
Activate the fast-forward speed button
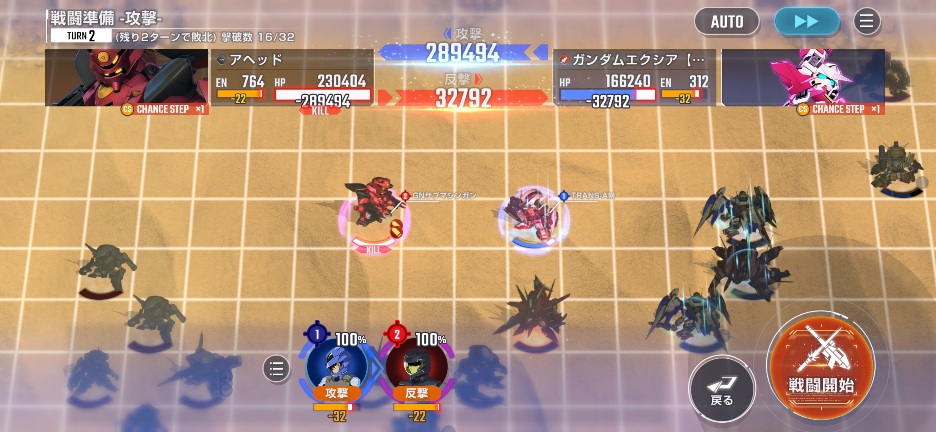(807, 21)
